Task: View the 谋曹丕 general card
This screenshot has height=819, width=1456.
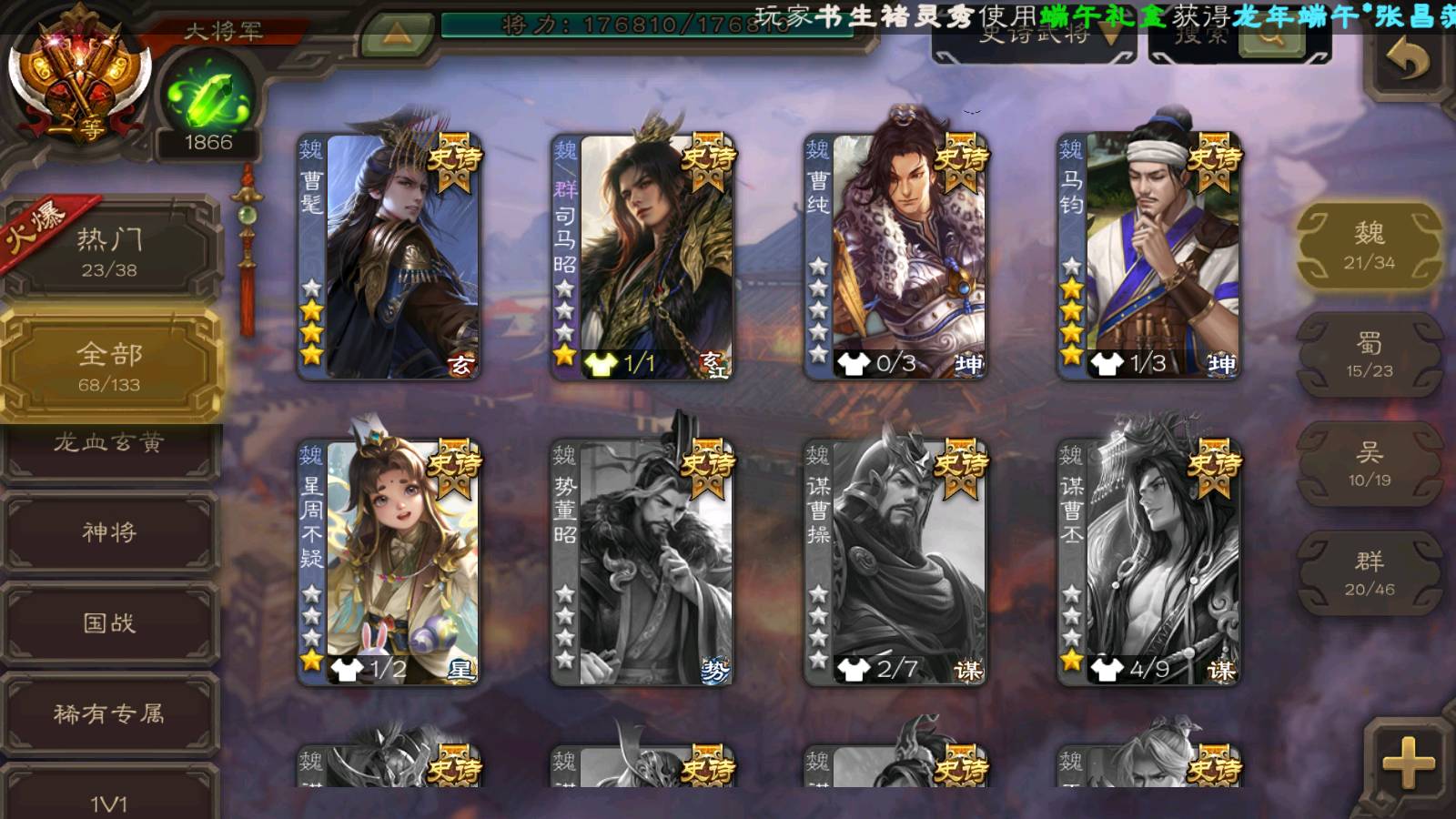Action: pos(1148,562)
